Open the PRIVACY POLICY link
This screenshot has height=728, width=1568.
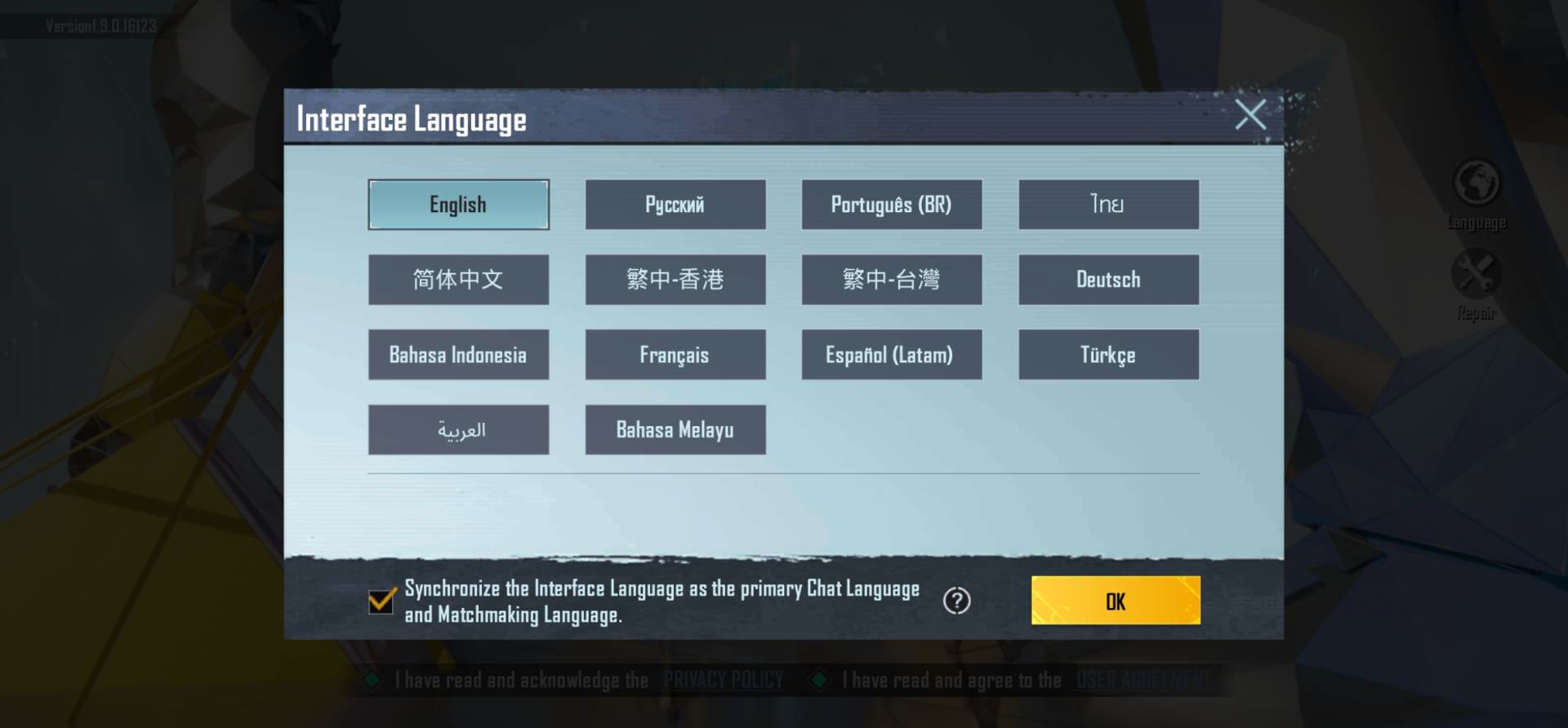click(x=724, y=679)
